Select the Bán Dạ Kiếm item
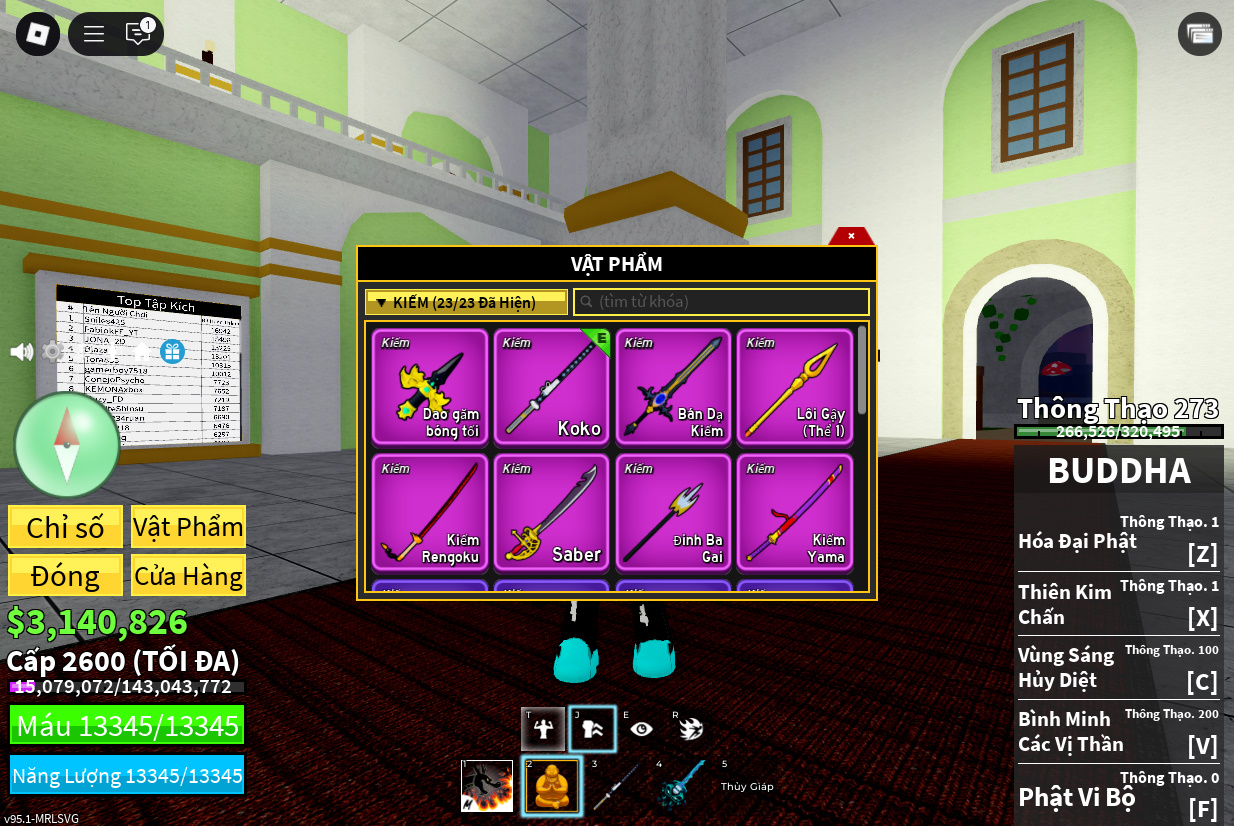 [x=673, y=386]
